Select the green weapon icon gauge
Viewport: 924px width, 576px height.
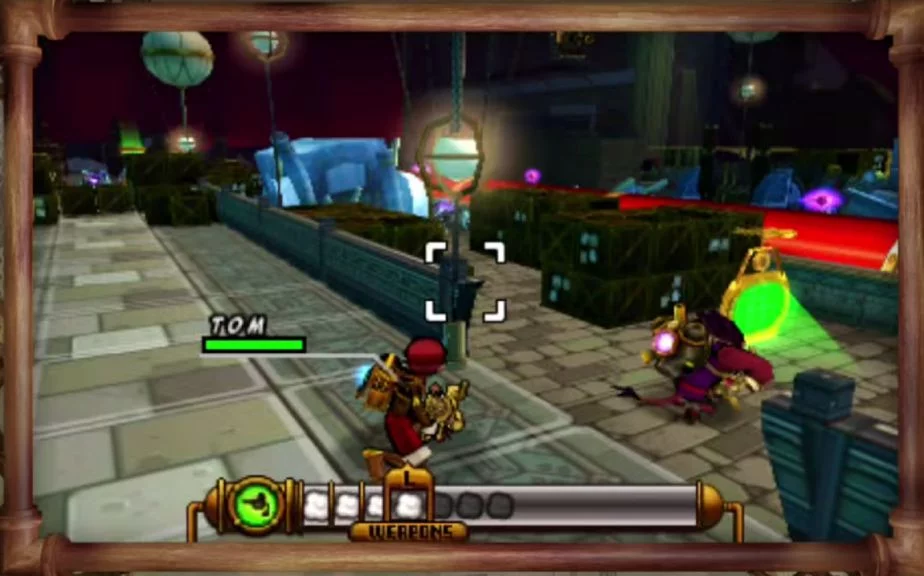tap(254, 506)
